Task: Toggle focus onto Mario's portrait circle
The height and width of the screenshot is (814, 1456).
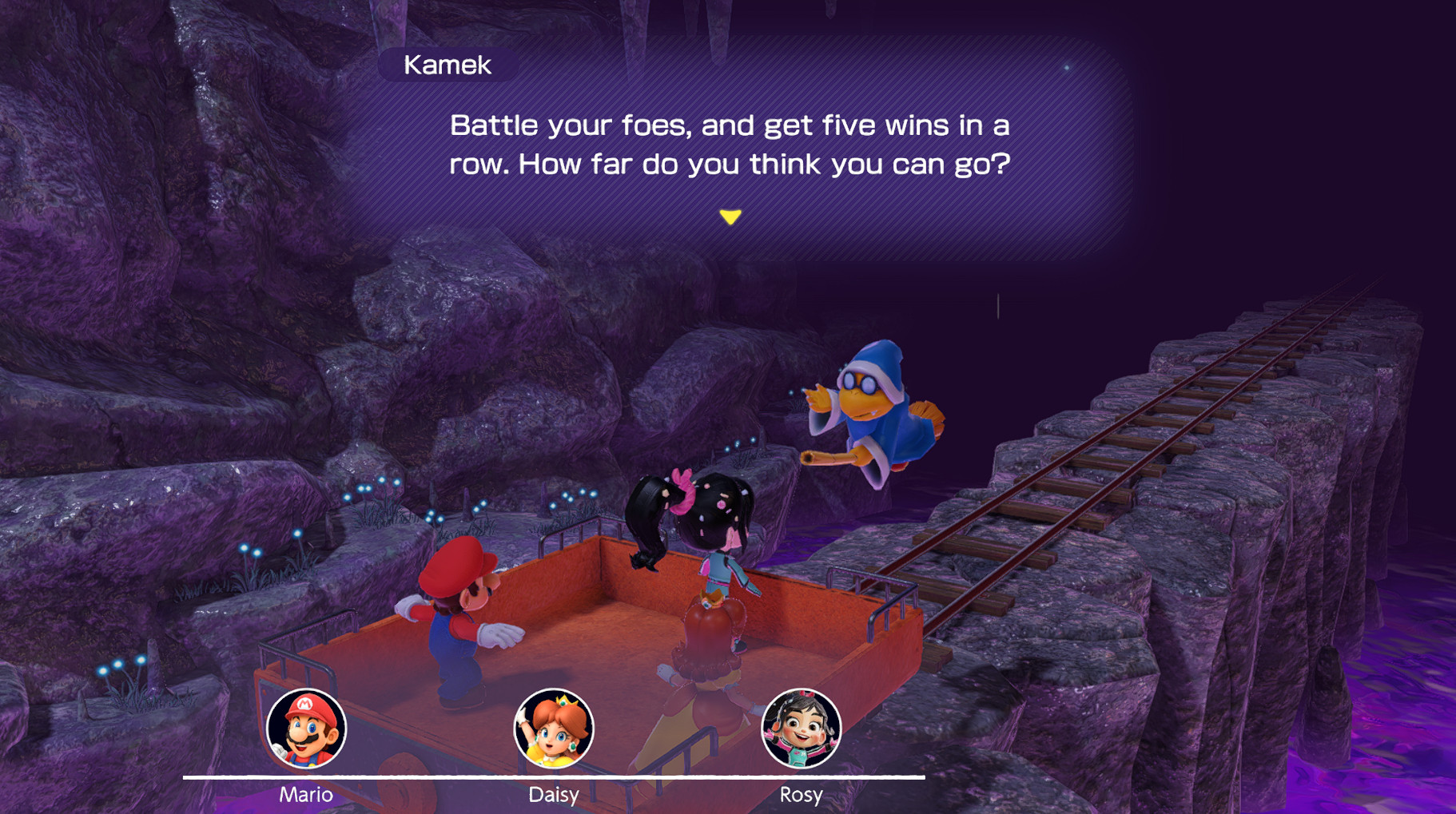Action: 306,727
